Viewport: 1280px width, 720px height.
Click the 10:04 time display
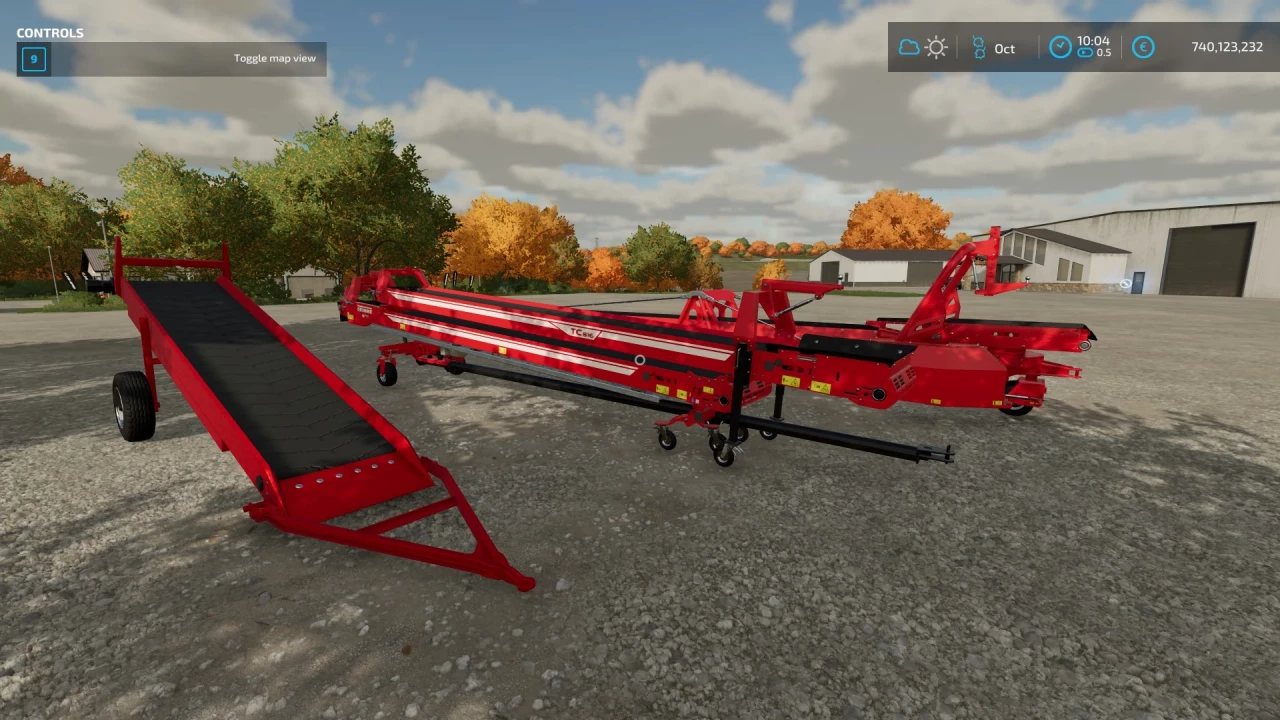(1094, 41)
